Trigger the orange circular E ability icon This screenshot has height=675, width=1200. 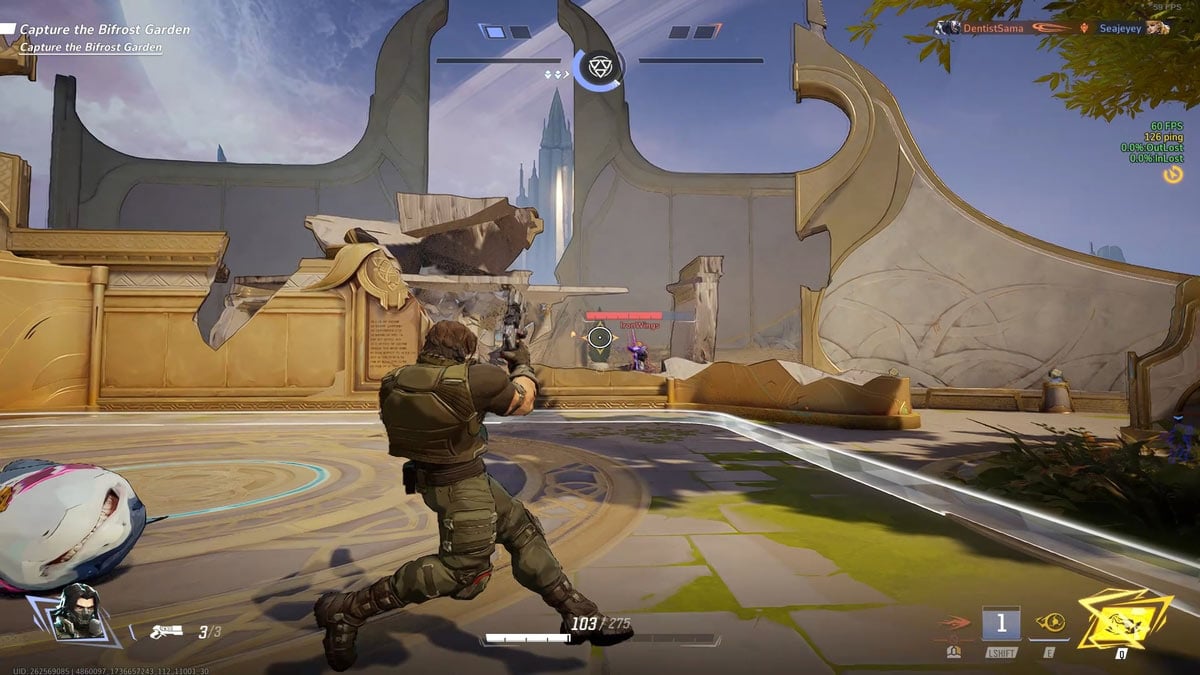tap(1050, 623)
